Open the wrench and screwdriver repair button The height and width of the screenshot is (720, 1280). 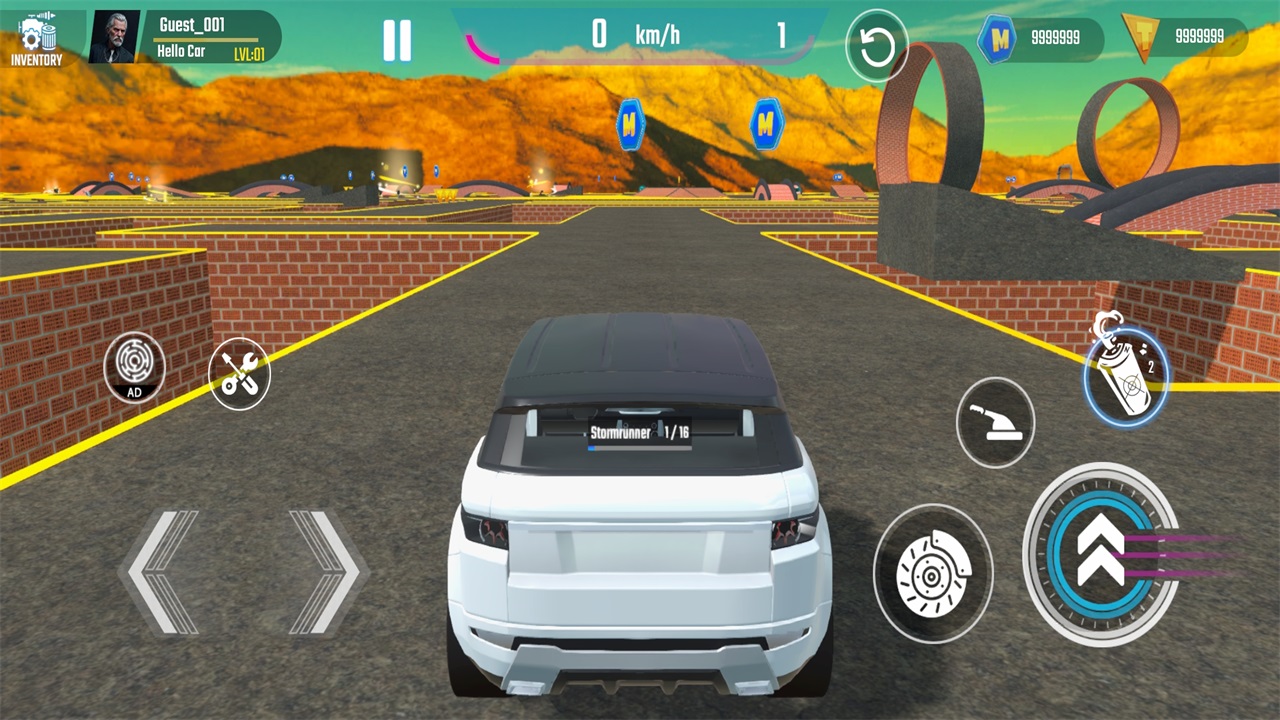[x=240, y=374]
